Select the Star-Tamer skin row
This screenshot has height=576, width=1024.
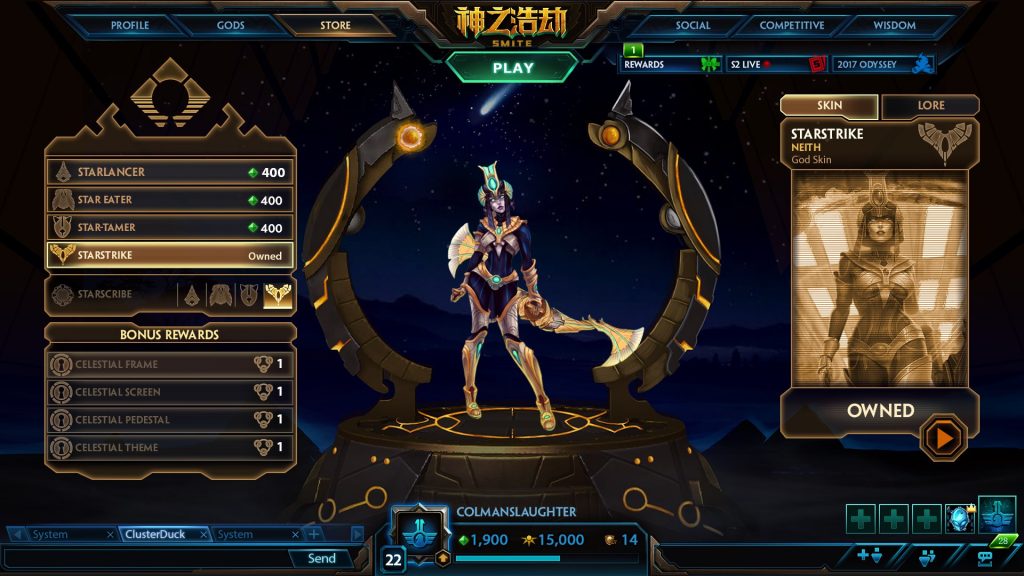170,228
